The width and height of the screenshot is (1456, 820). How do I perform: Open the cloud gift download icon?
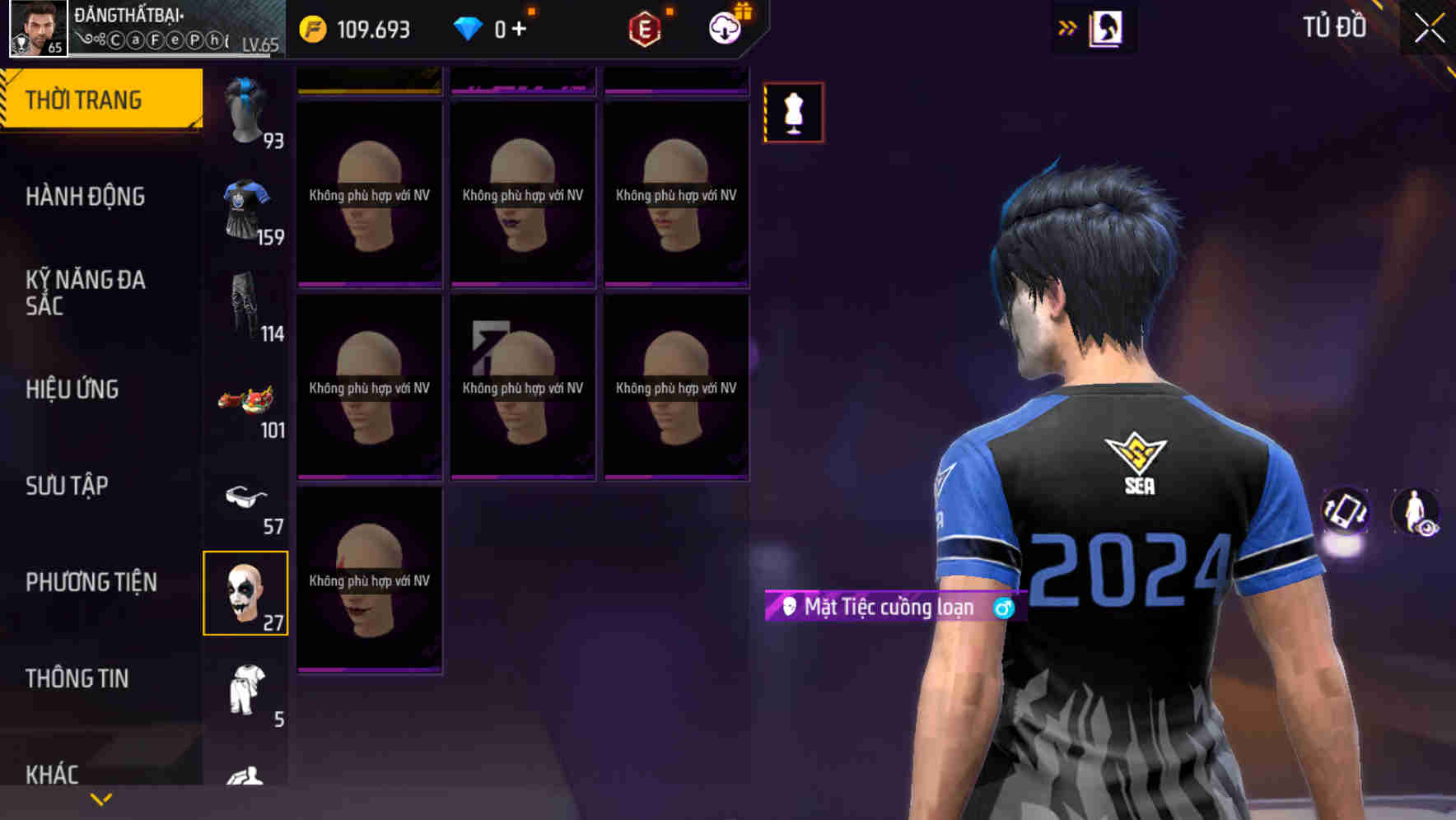click(x=723, y=27)
